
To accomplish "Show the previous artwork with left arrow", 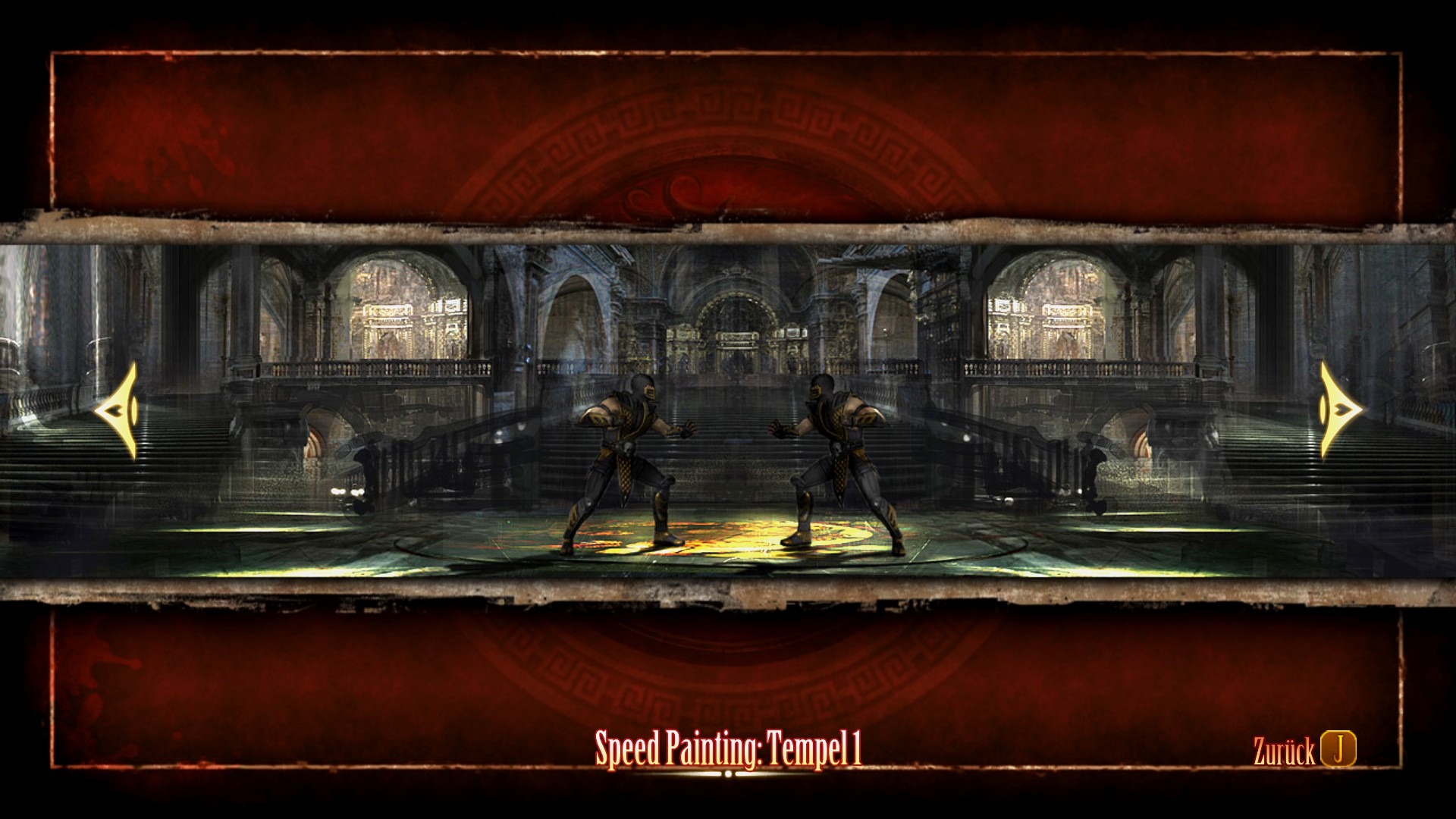I will (x=120, y=411).
